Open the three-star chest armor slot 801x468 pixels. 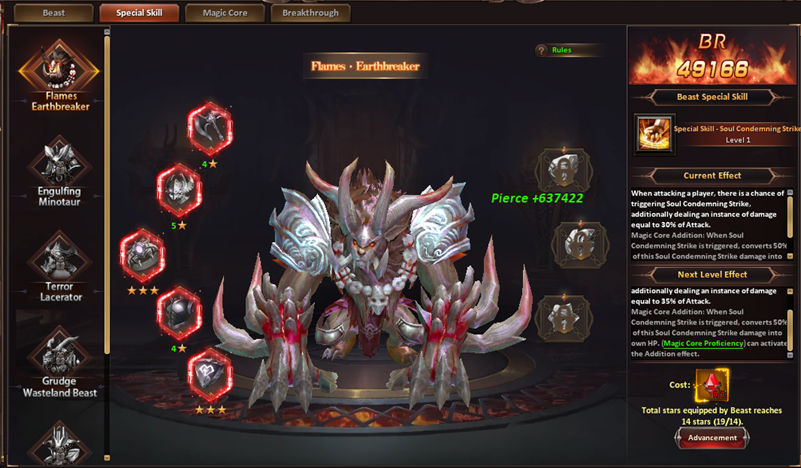pos(143,254)
